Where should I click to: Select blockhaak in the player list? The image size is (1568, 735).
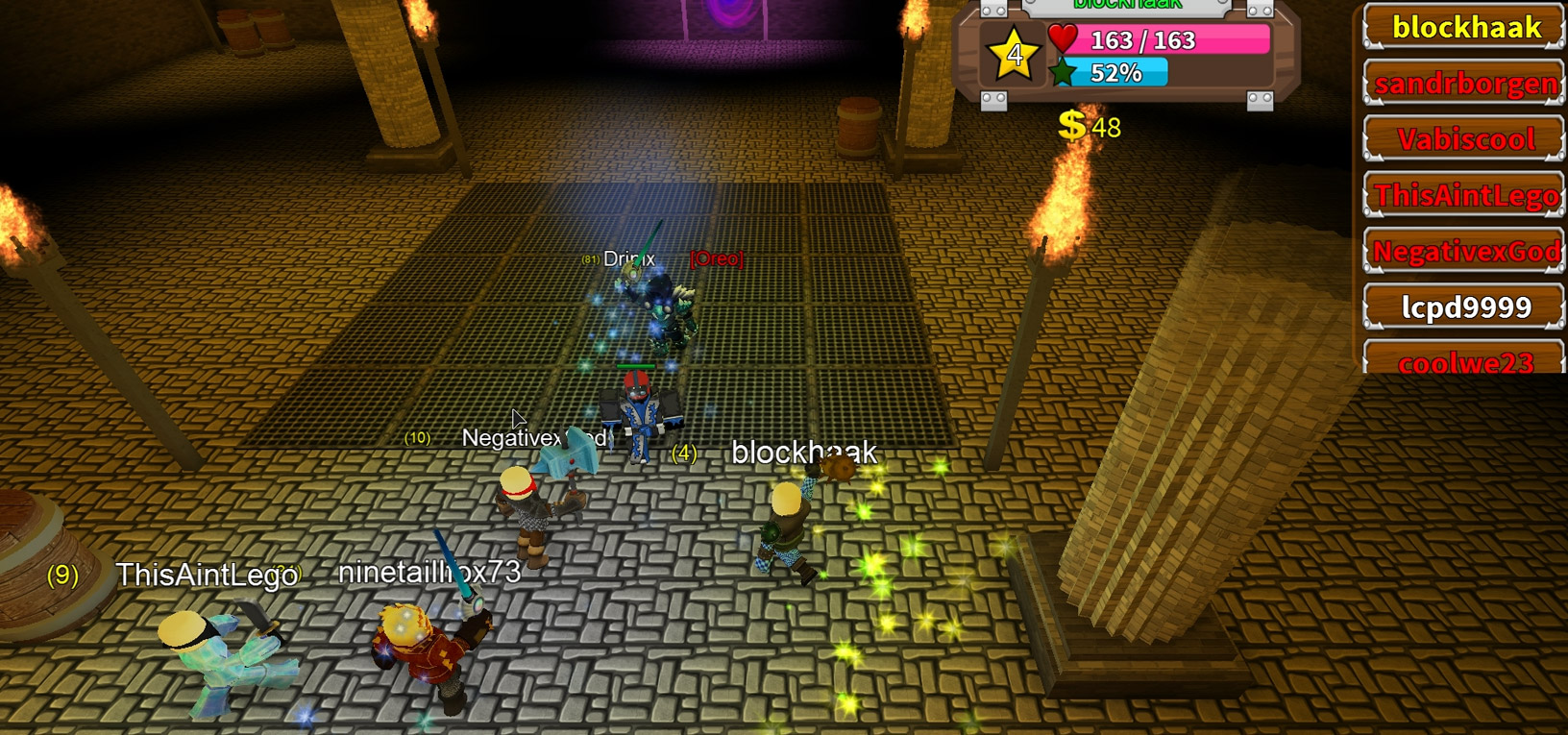[1465, 28]
